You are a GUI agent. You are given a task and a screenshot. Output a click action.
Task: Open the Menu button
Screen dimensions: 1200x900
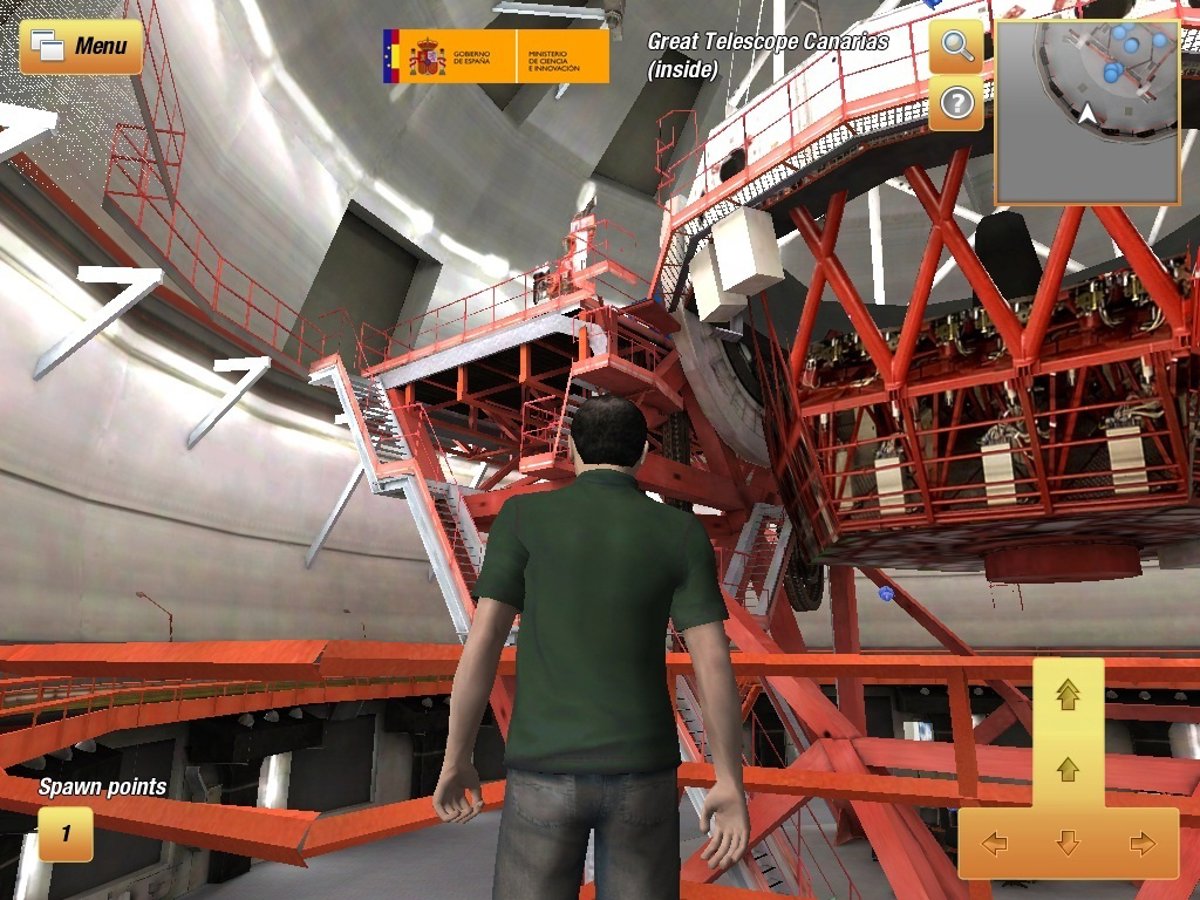81,46
